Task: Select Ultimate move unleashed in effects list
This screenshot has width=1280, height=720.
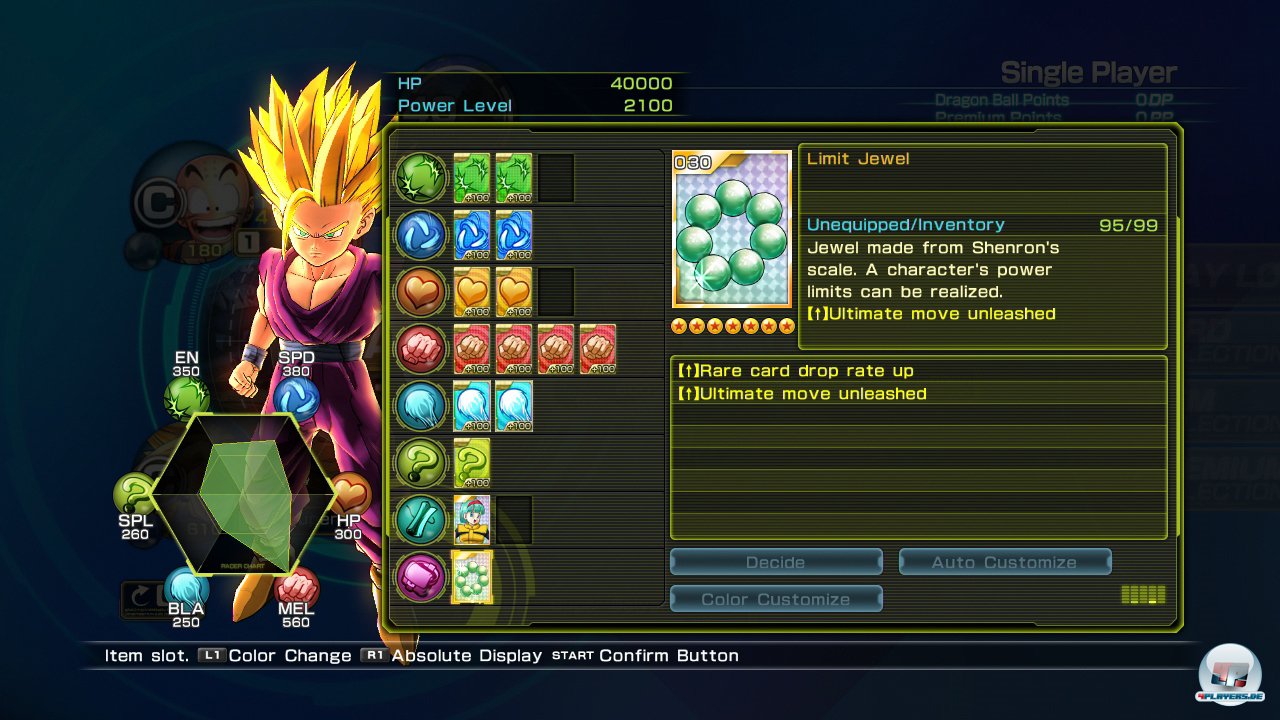Action: 917,394
